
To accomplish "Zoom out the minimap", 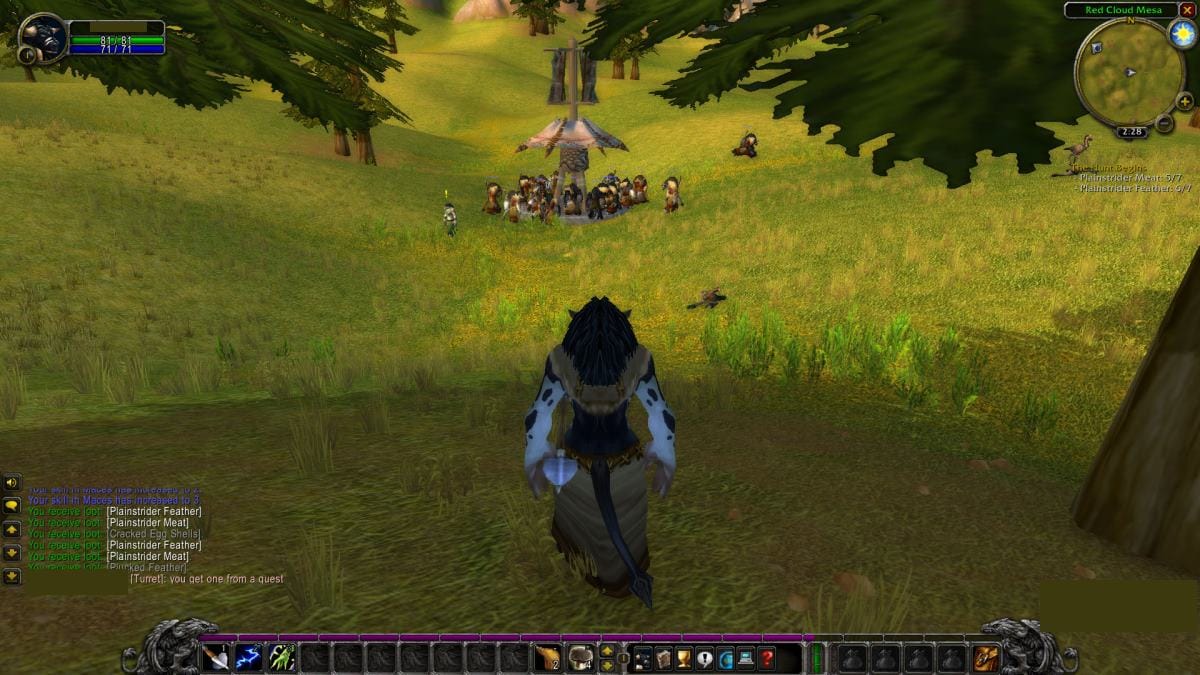I will click(1164, 123).
